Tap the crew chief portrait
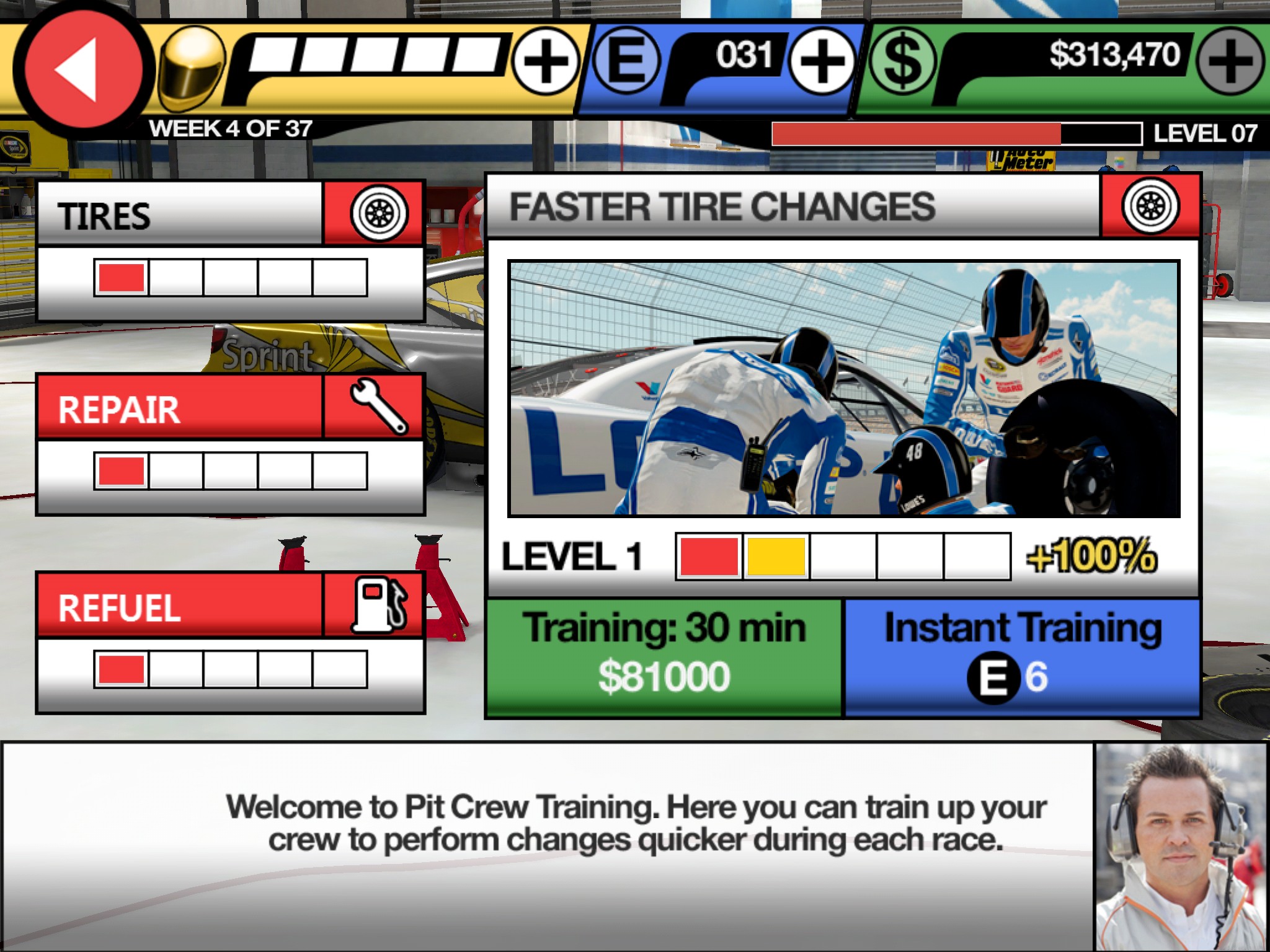Screen dimensions: 1270x952 click(x=1181, y=847)
